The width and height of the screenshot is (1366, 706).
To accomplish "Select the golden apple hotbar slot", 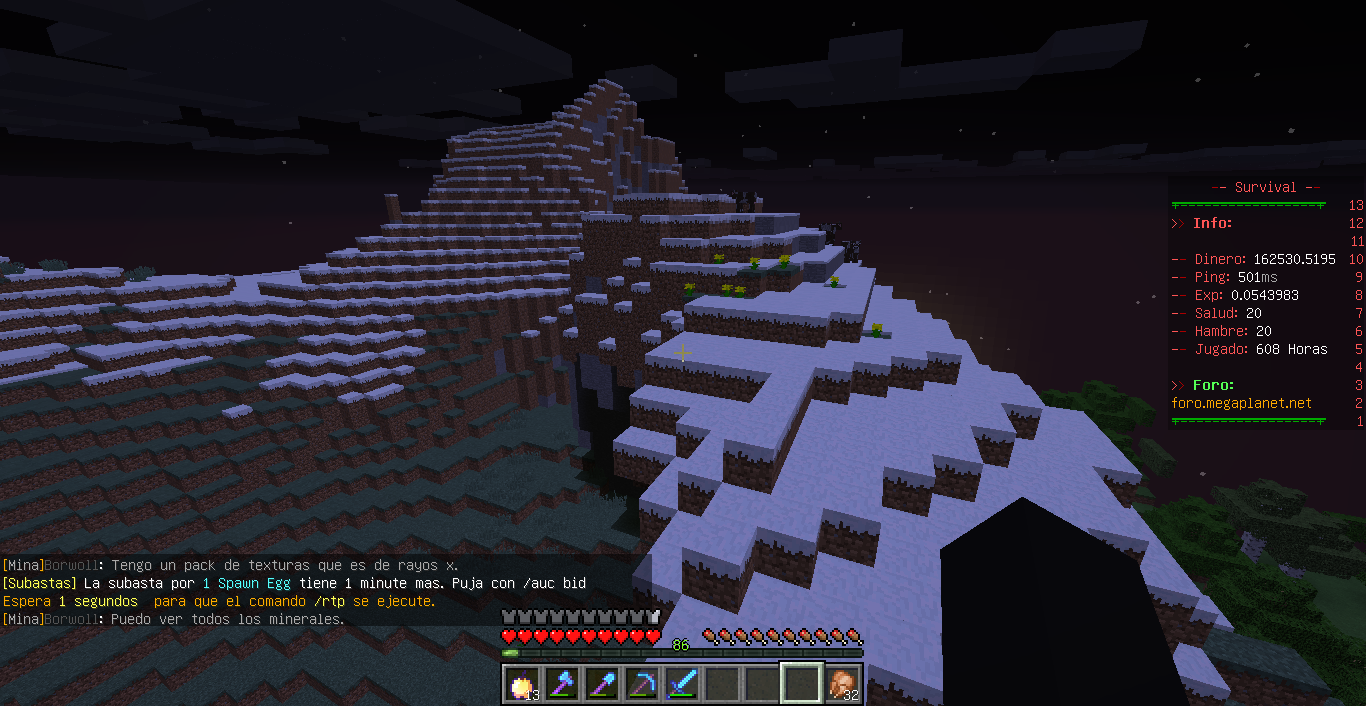I will pos(522,684).
